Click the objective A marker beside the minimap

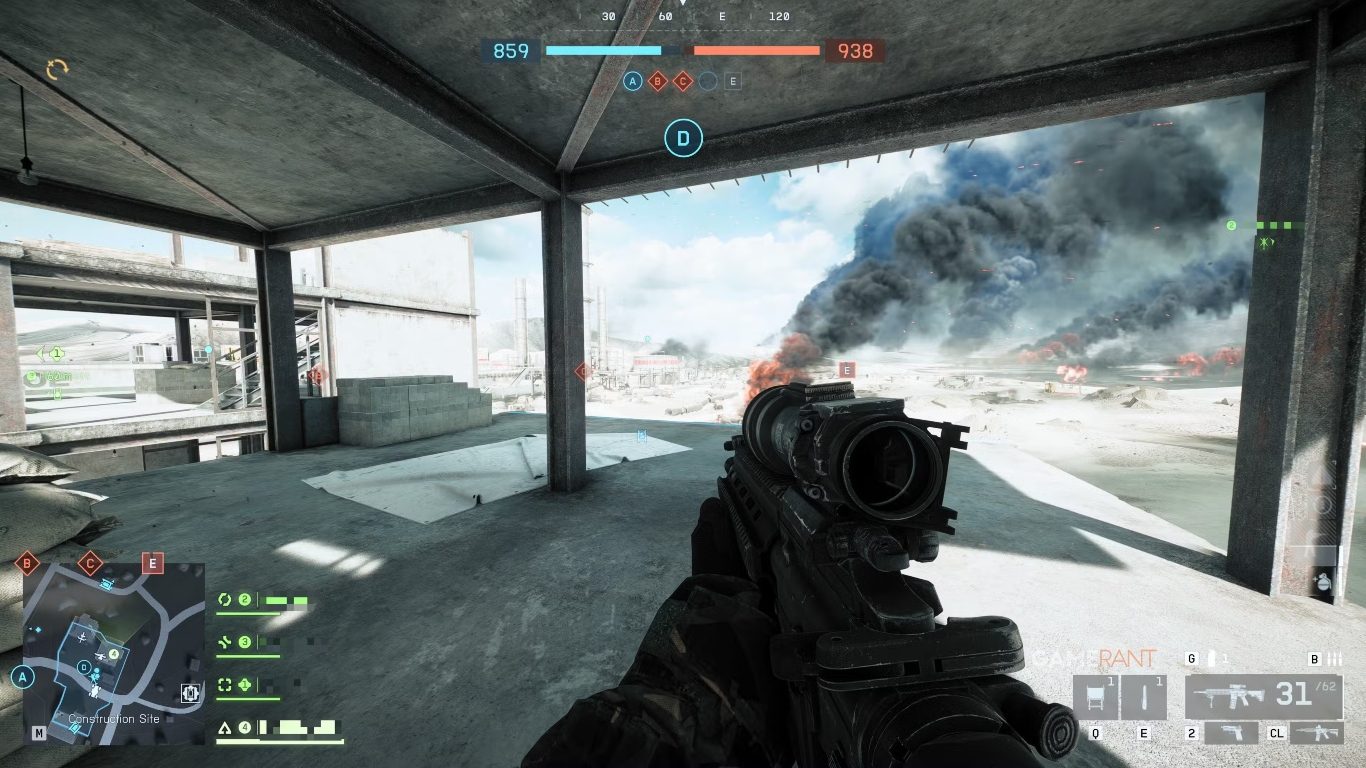[x=22, y=677]
